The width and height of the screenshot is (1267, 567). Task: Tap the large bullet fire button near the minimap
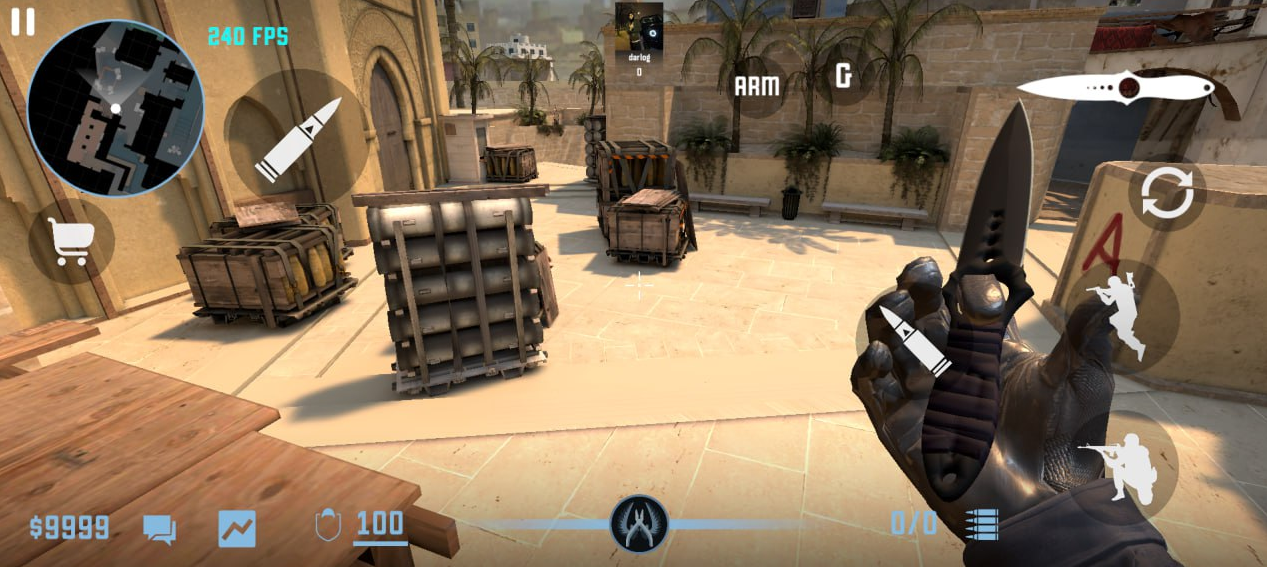coord(296,137)
